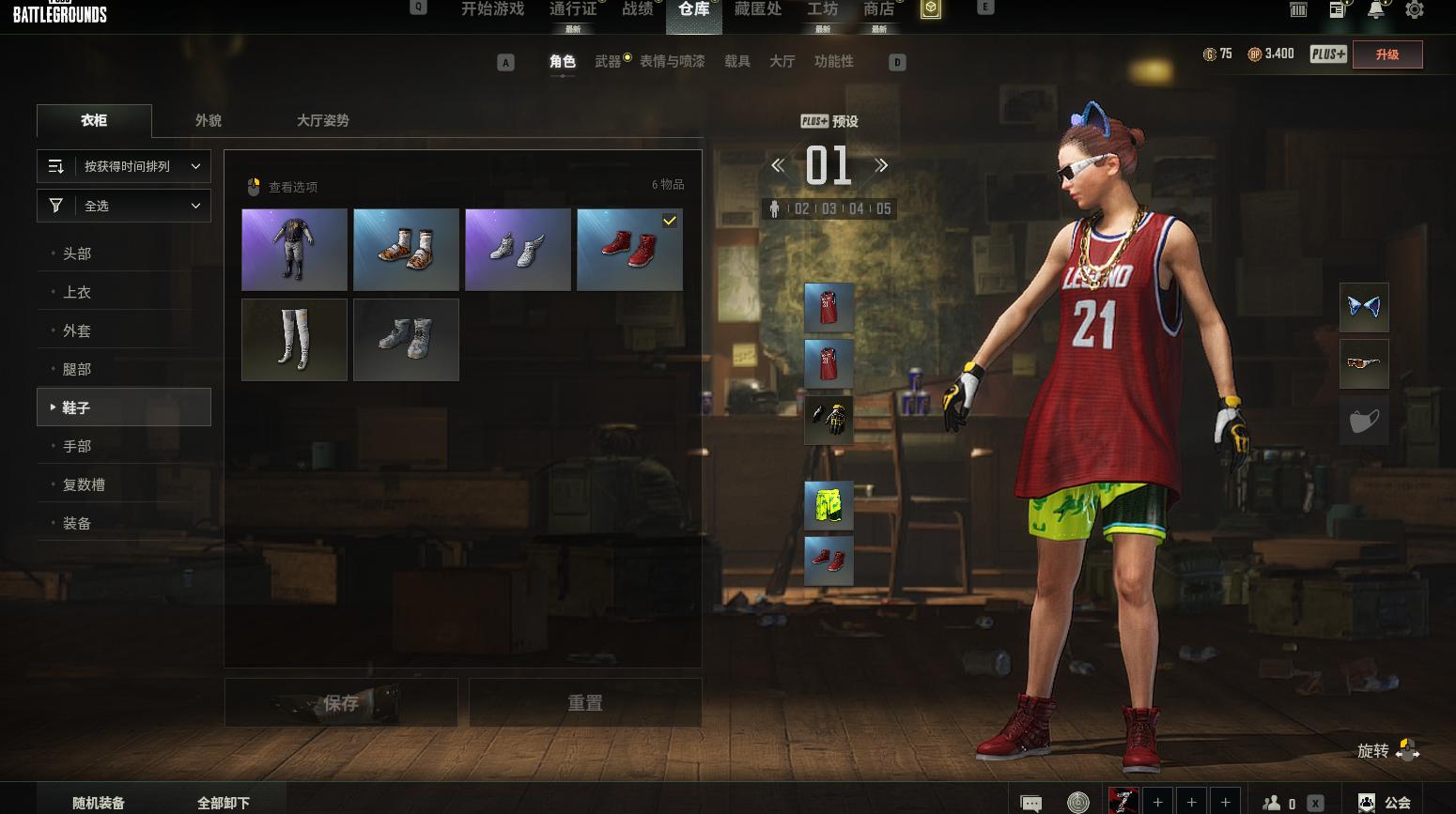
Task: Switch to the 大厅姿势 (Lobby Pose) tab
Action: click(x=322, y=121)
